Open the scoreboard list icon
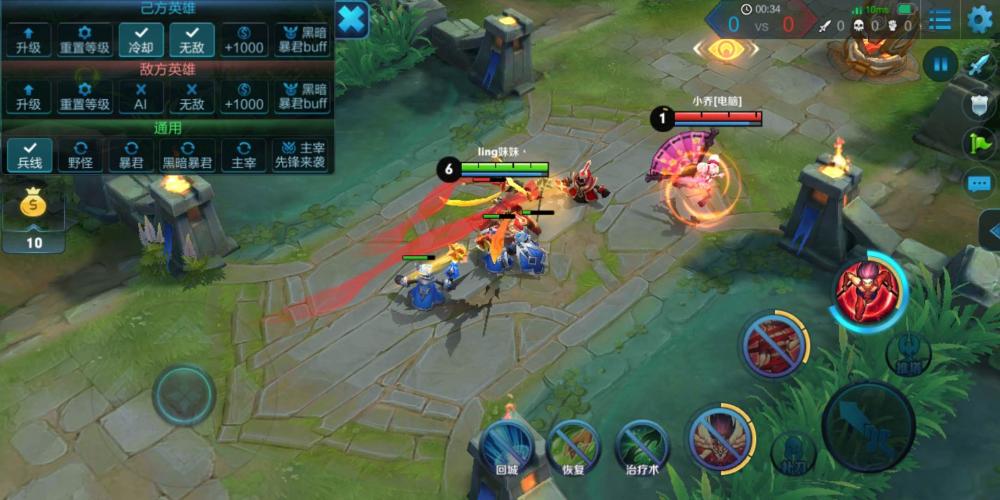The width and height of the screenshot is (1000, 500). click(939, 19)
